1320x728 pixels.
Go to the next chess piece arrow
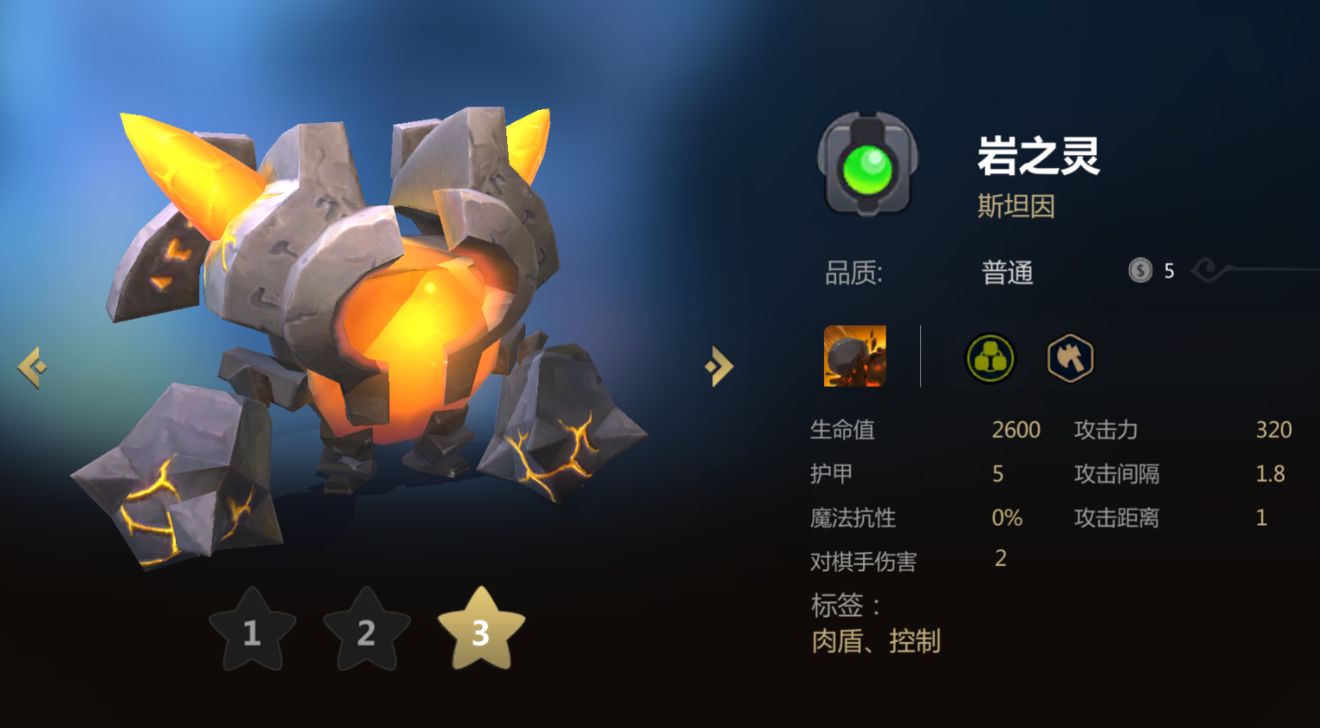coord(719,367)
